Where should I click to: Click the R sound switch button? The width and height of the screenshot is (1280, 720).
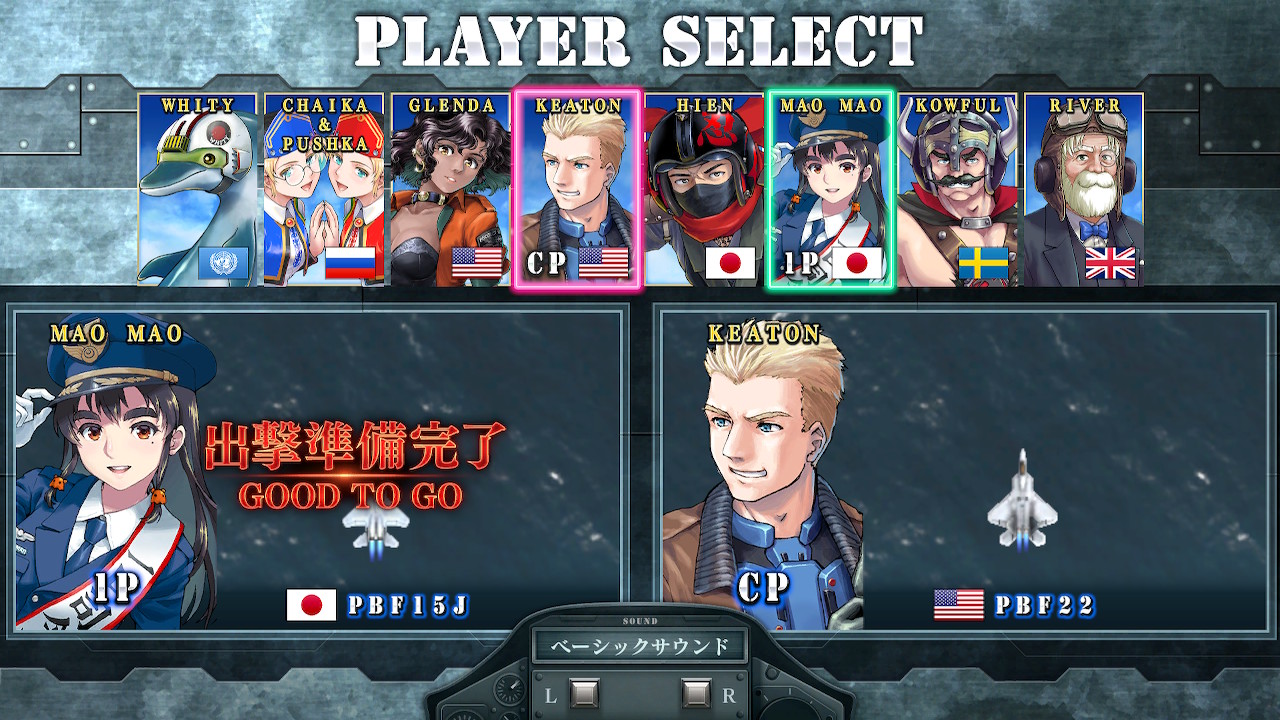(x=695, y=692)
